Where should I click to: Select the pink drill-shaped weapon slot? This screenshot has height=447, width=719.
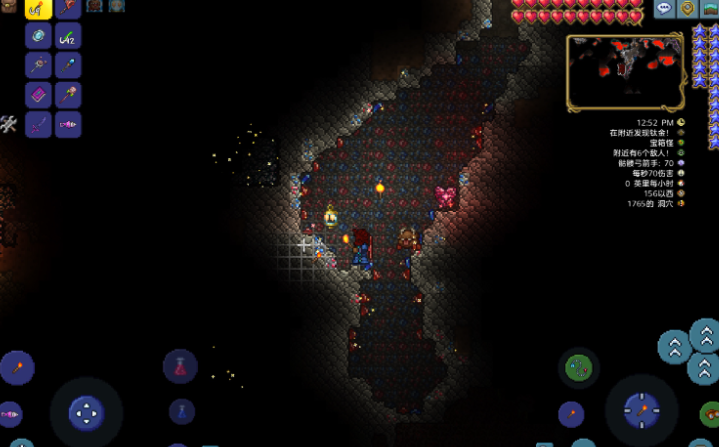(68, 125)
